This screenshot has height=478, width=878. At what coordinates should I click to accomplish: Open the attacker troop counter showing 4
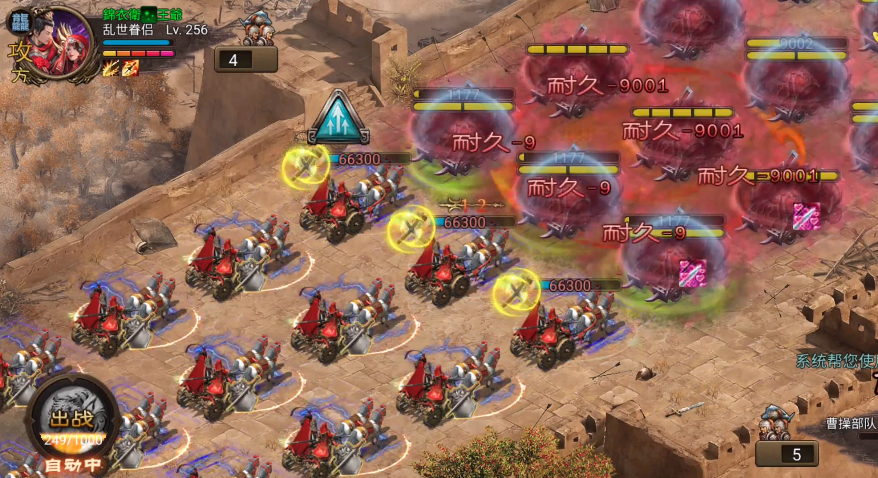[246, 59]
